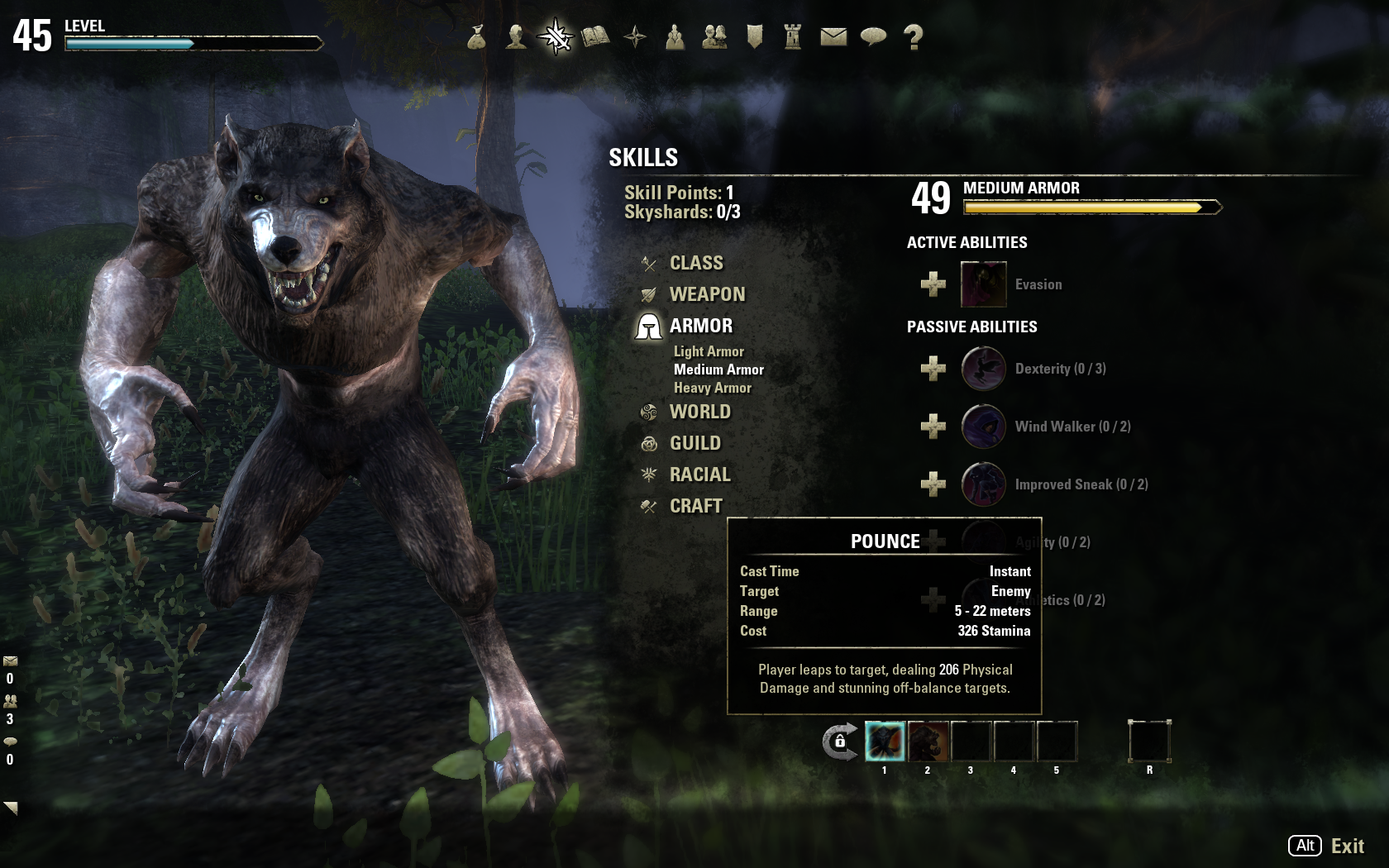This screenshot has height=868, width=1389.
Task: Select the Pounce ability in slot 1
Action: click(x=885, y=742)
